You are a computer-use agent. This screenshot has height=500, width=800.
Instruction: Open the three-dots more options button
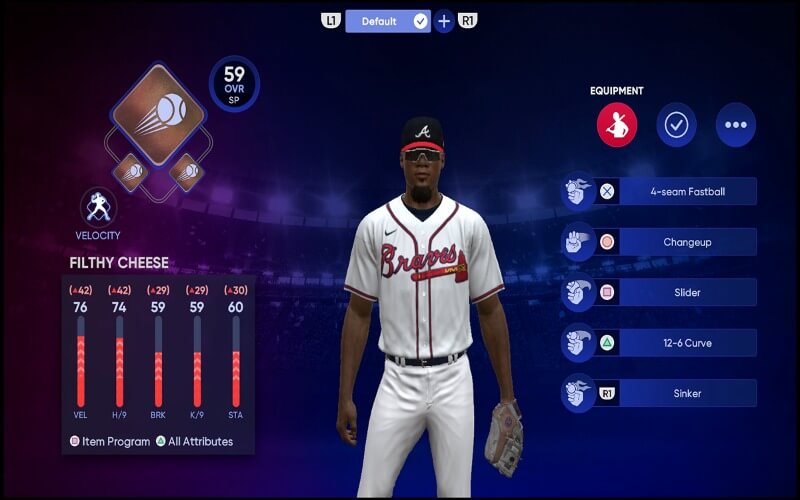click(736, 126)
